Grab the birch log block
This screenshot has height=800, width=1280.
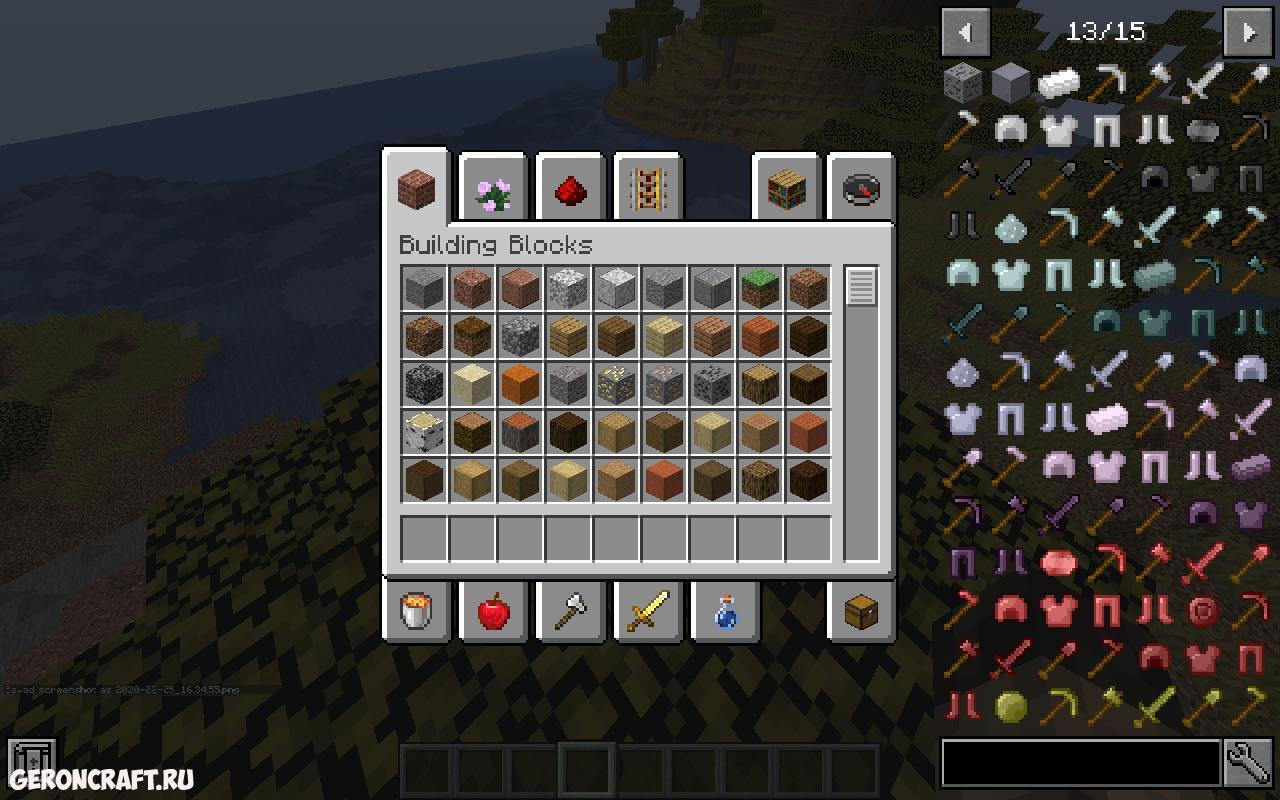pyautogui.click(x=424, y=433)
